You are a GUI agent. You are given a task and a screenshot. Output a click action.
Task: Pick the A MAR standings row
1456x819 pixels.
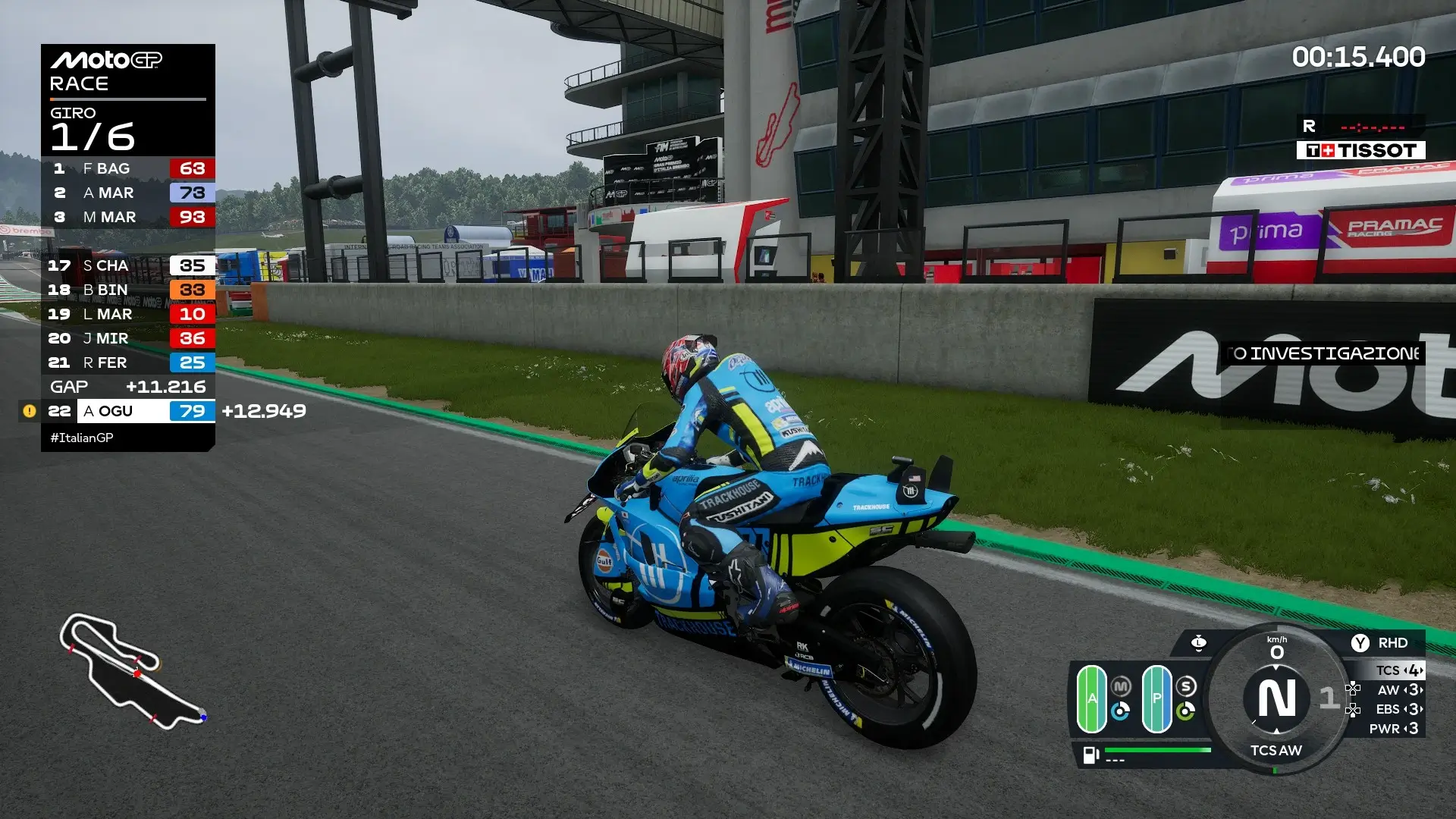[127, 193]
